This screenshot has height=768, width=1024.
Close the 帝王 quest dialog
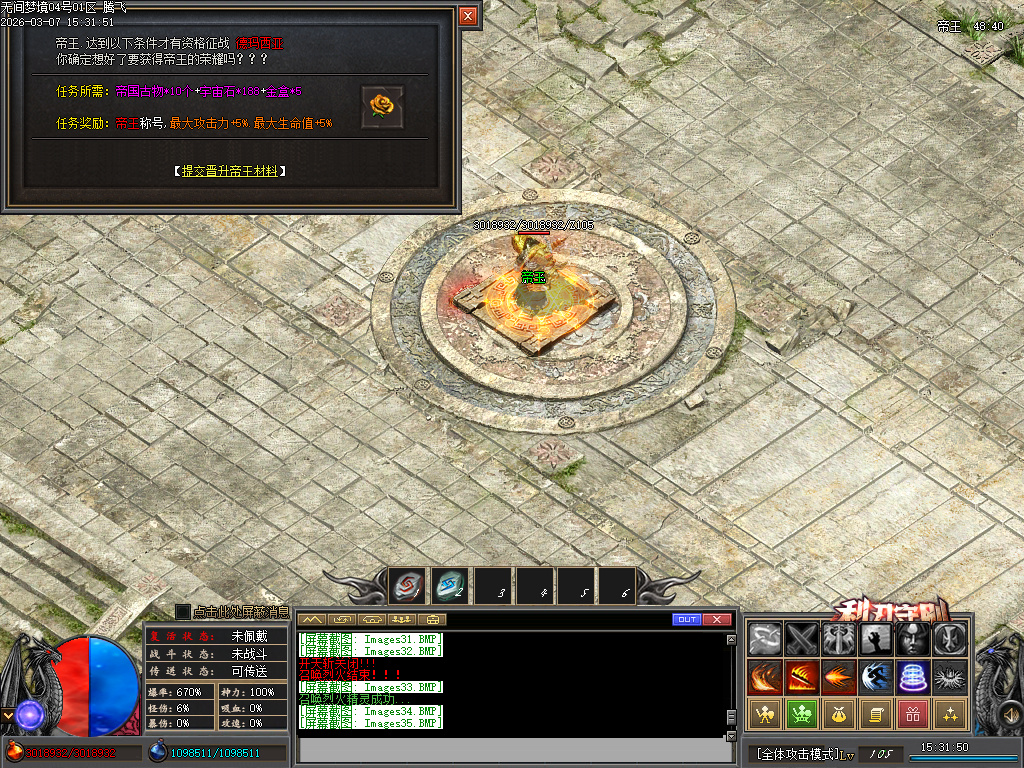[467, 16]
